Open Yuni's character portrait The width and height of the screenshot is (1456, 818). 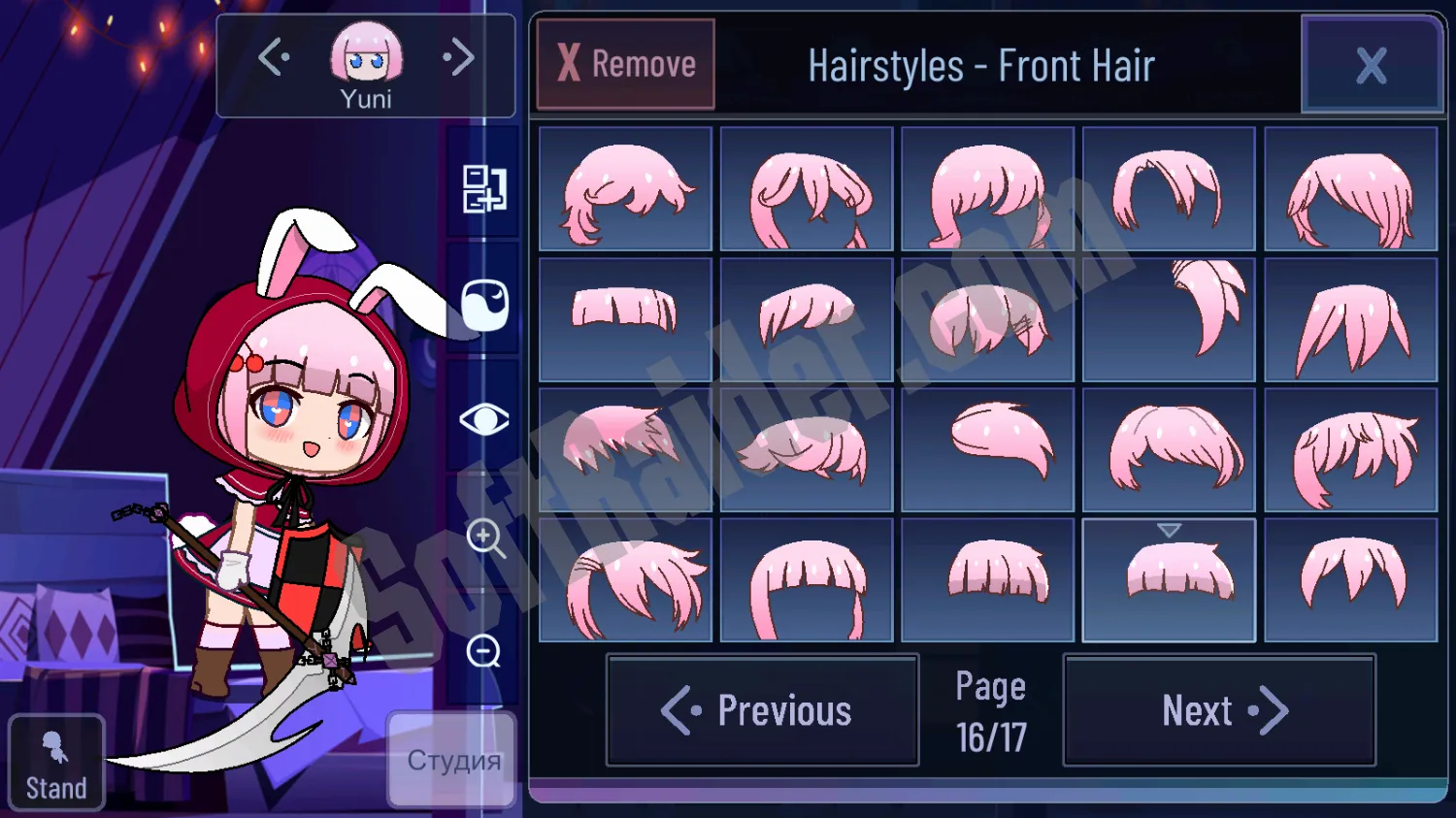[x=366, y=55]
